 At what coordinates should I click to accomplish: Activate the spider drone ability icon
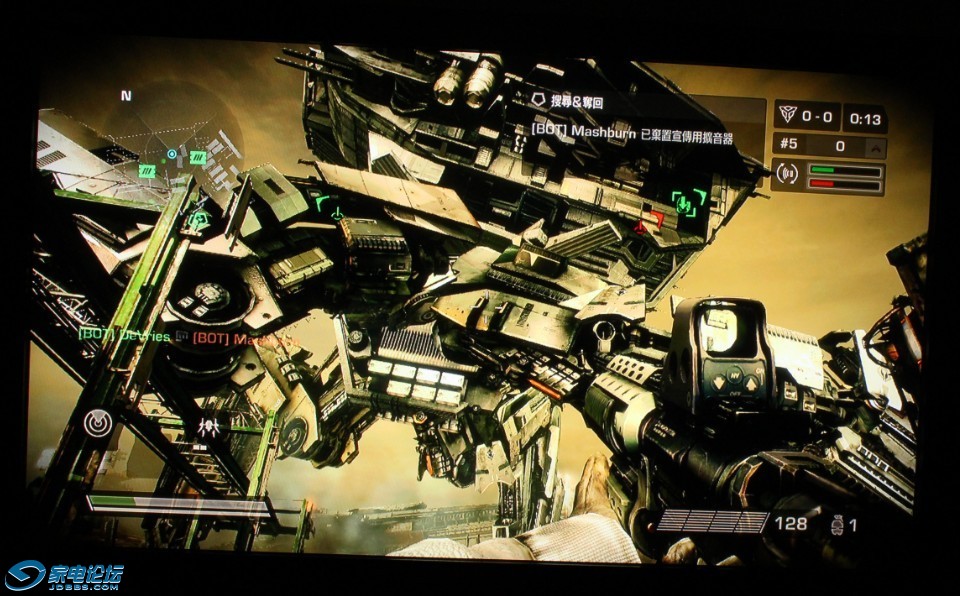click(x=209, y=427)
